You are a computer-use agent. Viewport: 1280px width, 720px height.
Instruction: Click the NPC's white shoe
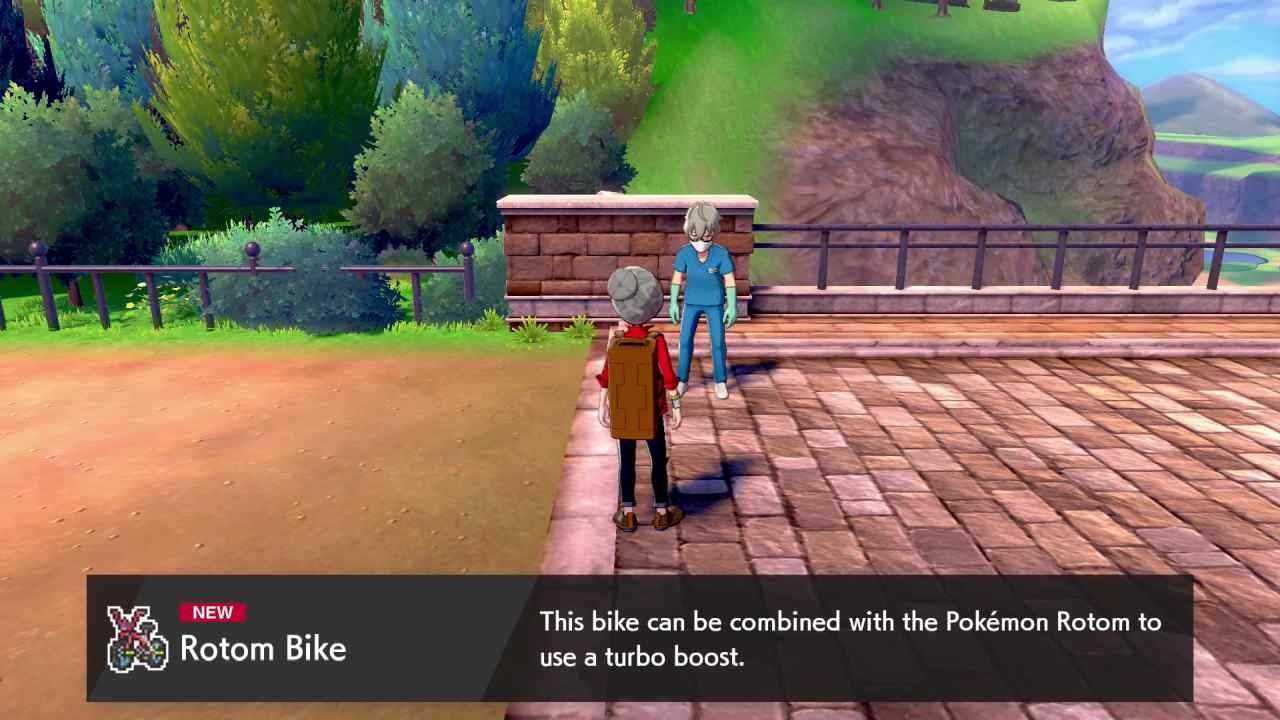718,392
